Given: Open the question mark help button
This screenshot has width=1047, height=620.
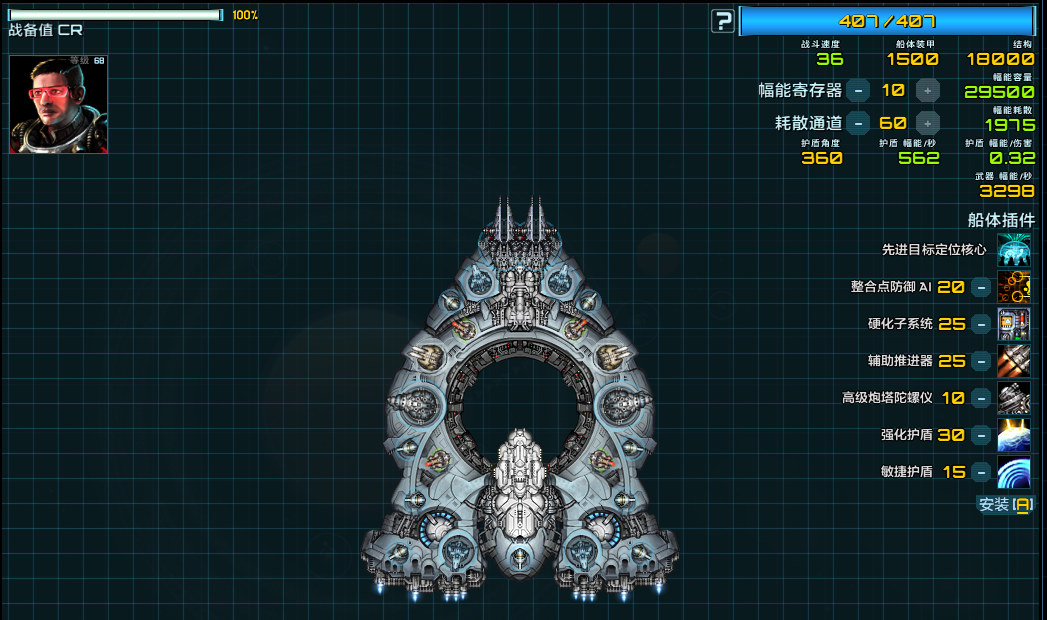Looking at the screenshot, I should pyautogui.click(x=723, y=20).
